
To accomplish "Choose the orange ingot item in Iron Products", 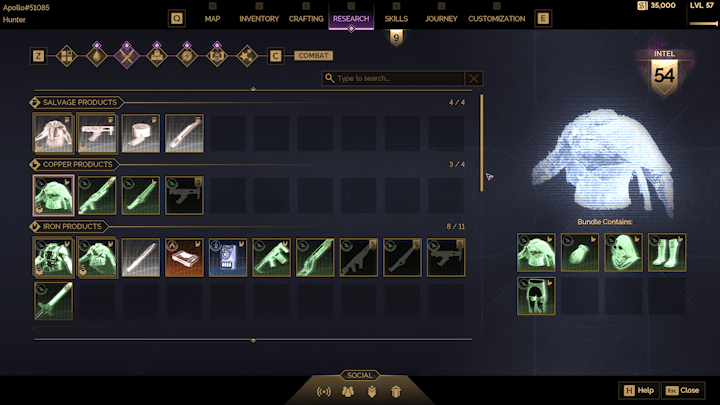I will pyautogui.click(x=184, y=256).
